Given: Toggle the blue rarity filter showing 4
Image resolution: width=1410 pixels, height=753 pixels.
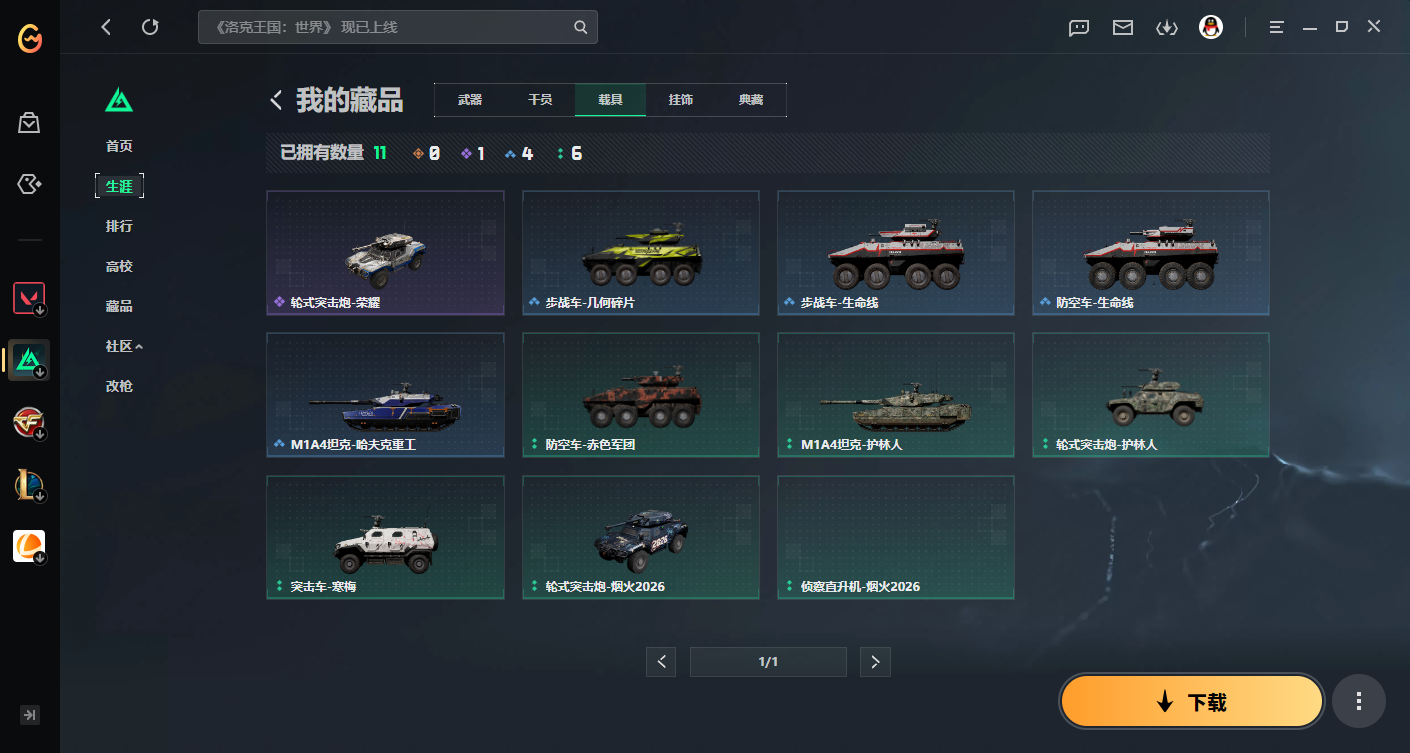Looking at the screenshot, I should (x=520, y=153).
